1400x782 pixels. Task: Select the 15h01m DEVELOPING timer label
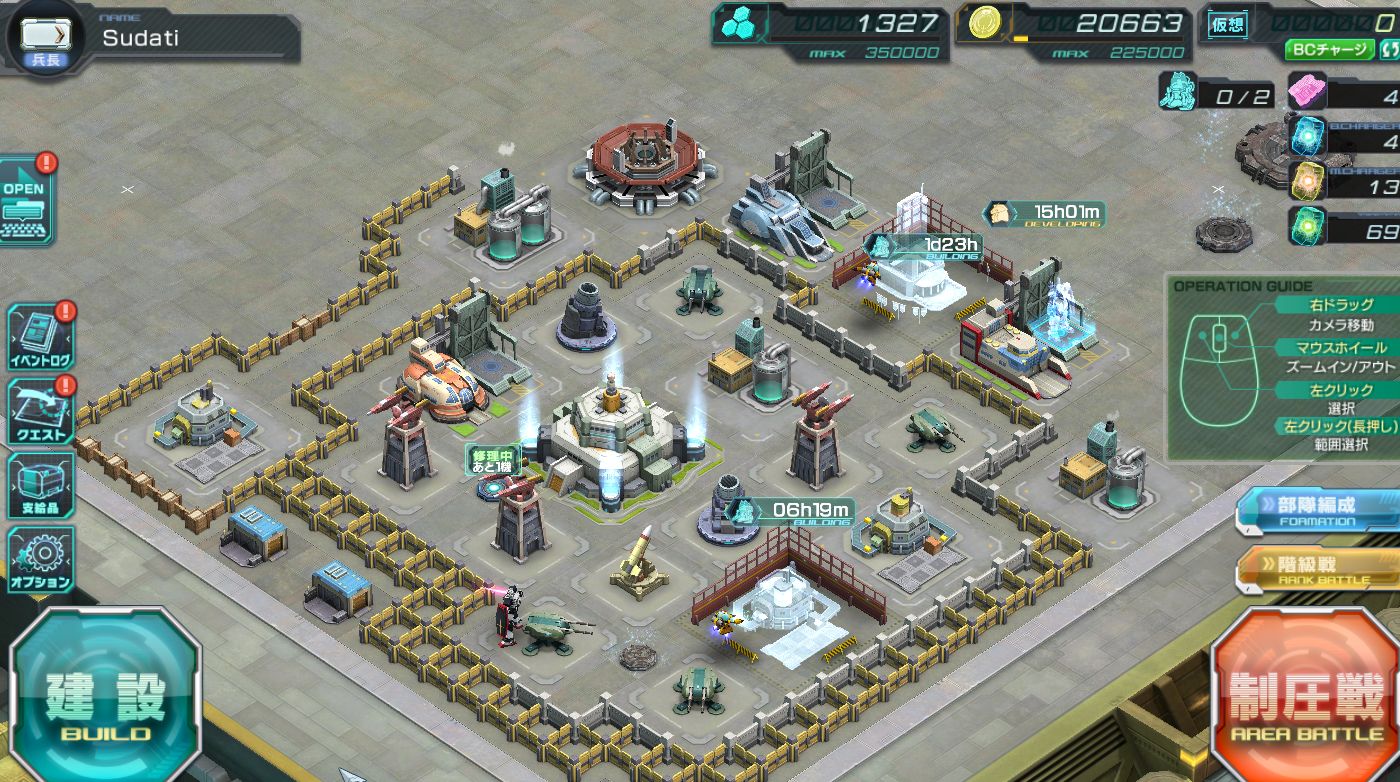point(1044,213)
